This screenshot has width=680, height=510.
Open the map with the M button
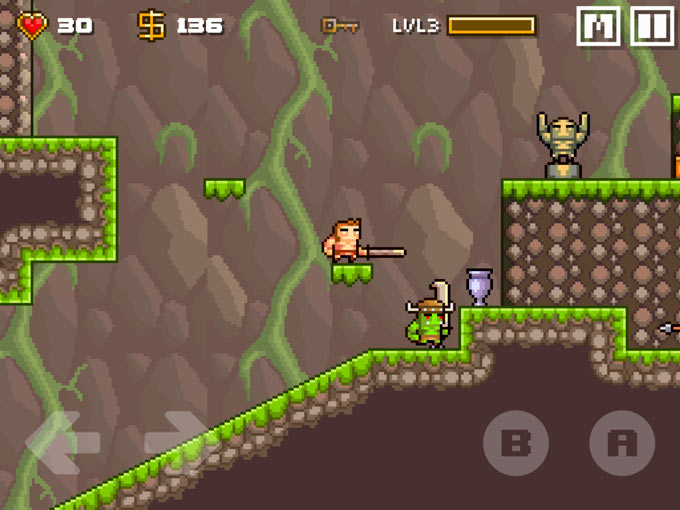[598, 26]
